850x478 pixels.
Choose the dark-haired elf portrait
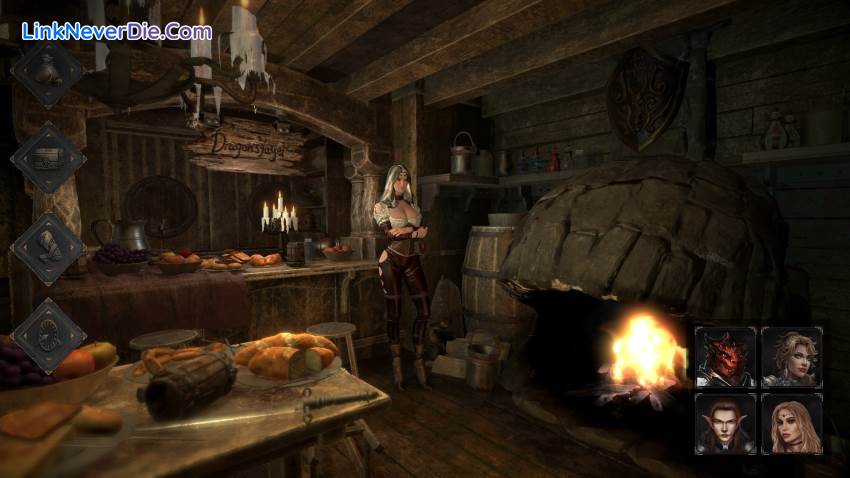725,423
